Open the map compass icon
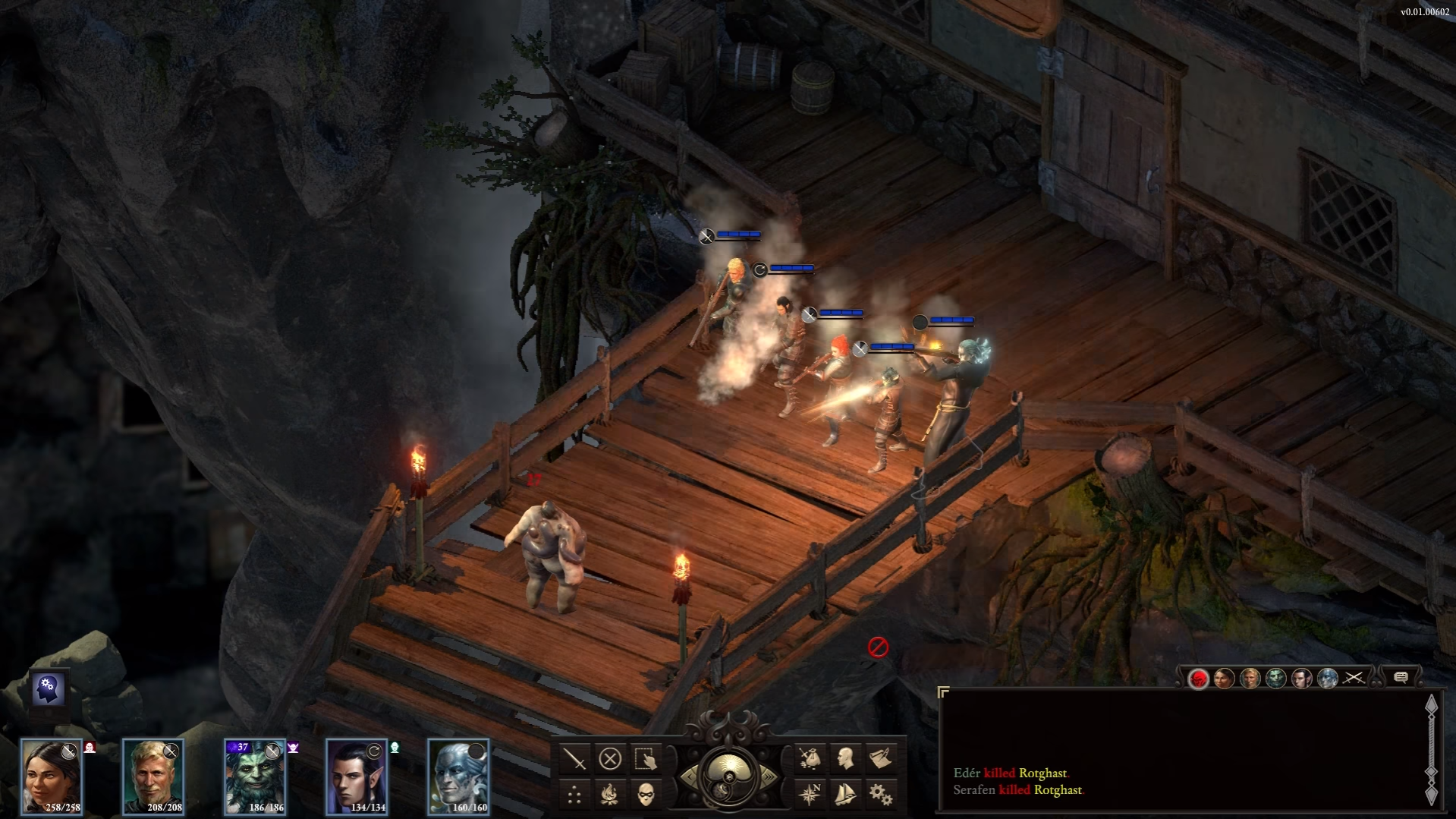This screenshot has width=1456, height=819. coord(810,795)
